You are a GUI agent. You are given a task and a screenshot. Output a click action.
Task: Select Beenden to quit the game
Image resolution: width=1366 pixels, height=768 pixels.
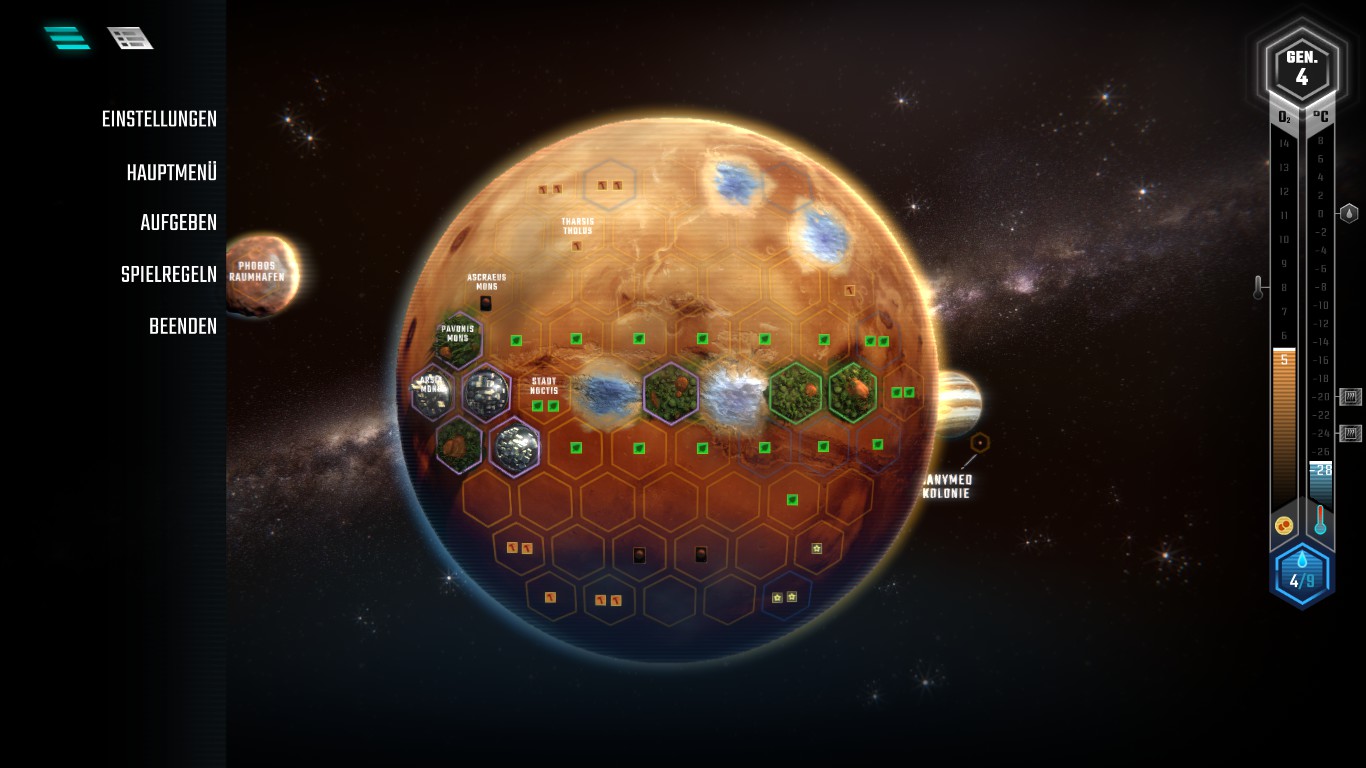[182, 327]
